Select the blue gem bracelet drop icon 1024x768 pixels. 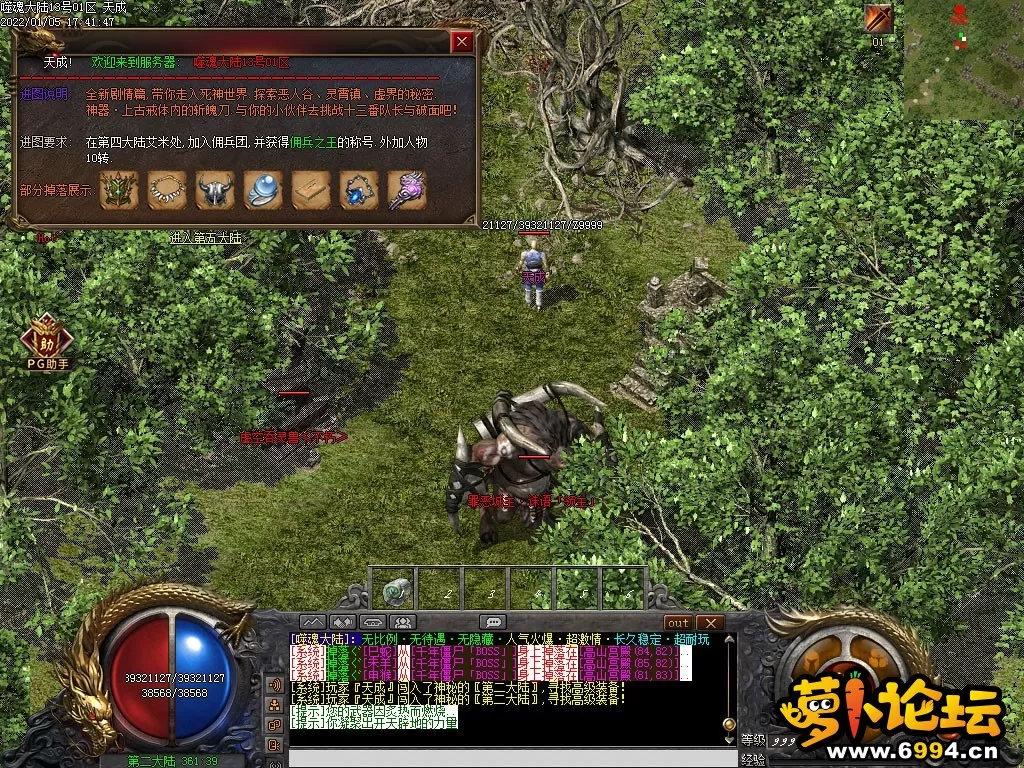click(359, 190)
